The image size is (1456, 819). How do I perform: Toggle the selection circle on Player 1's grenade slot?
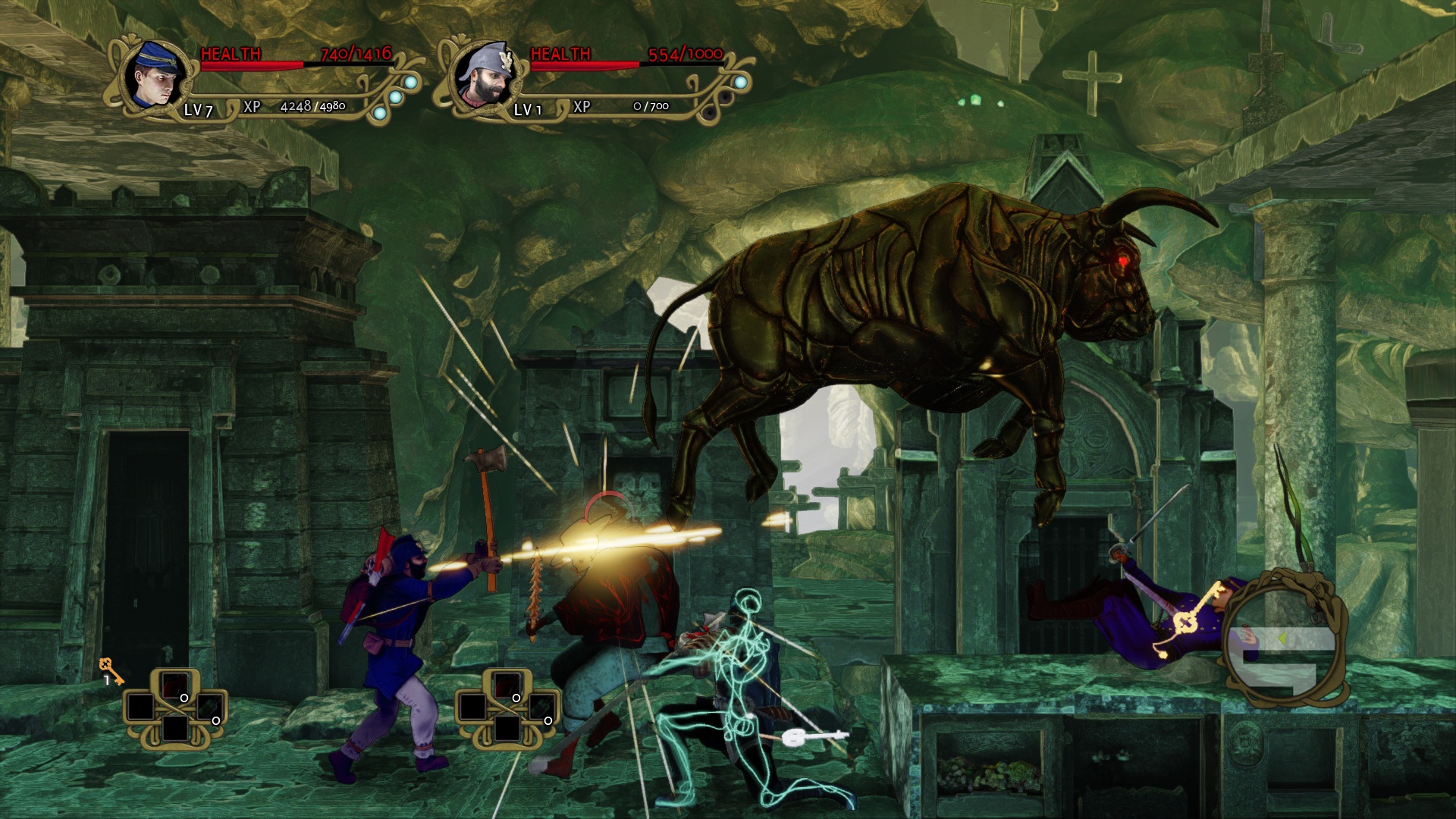point(216,721)
